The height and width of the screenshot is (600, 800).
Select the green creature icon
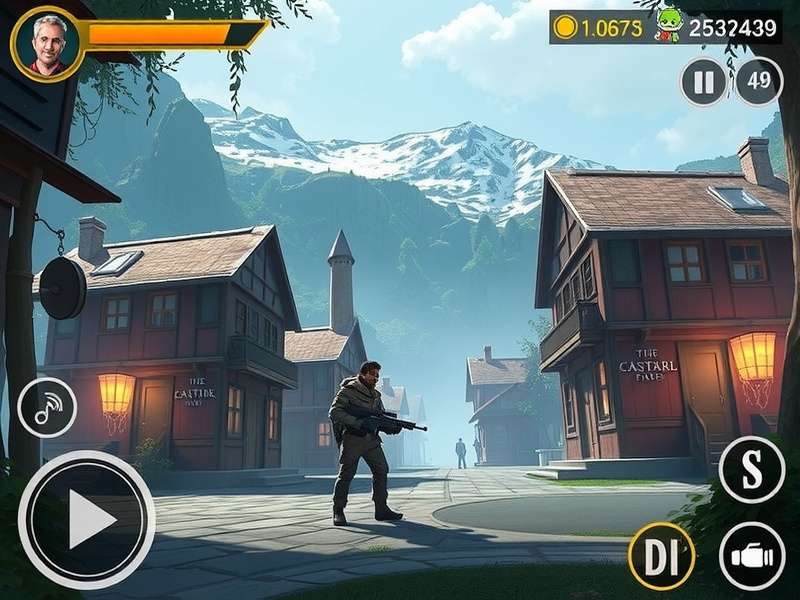668,27
